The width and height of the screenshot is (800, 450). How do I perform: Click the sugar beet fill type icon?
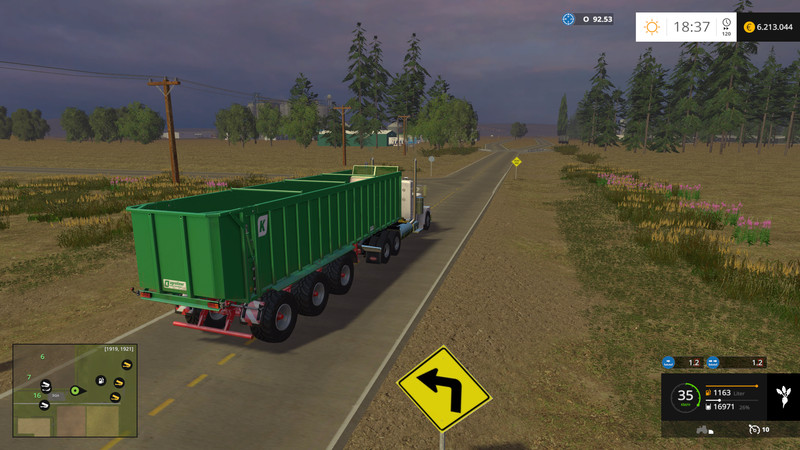785,394
